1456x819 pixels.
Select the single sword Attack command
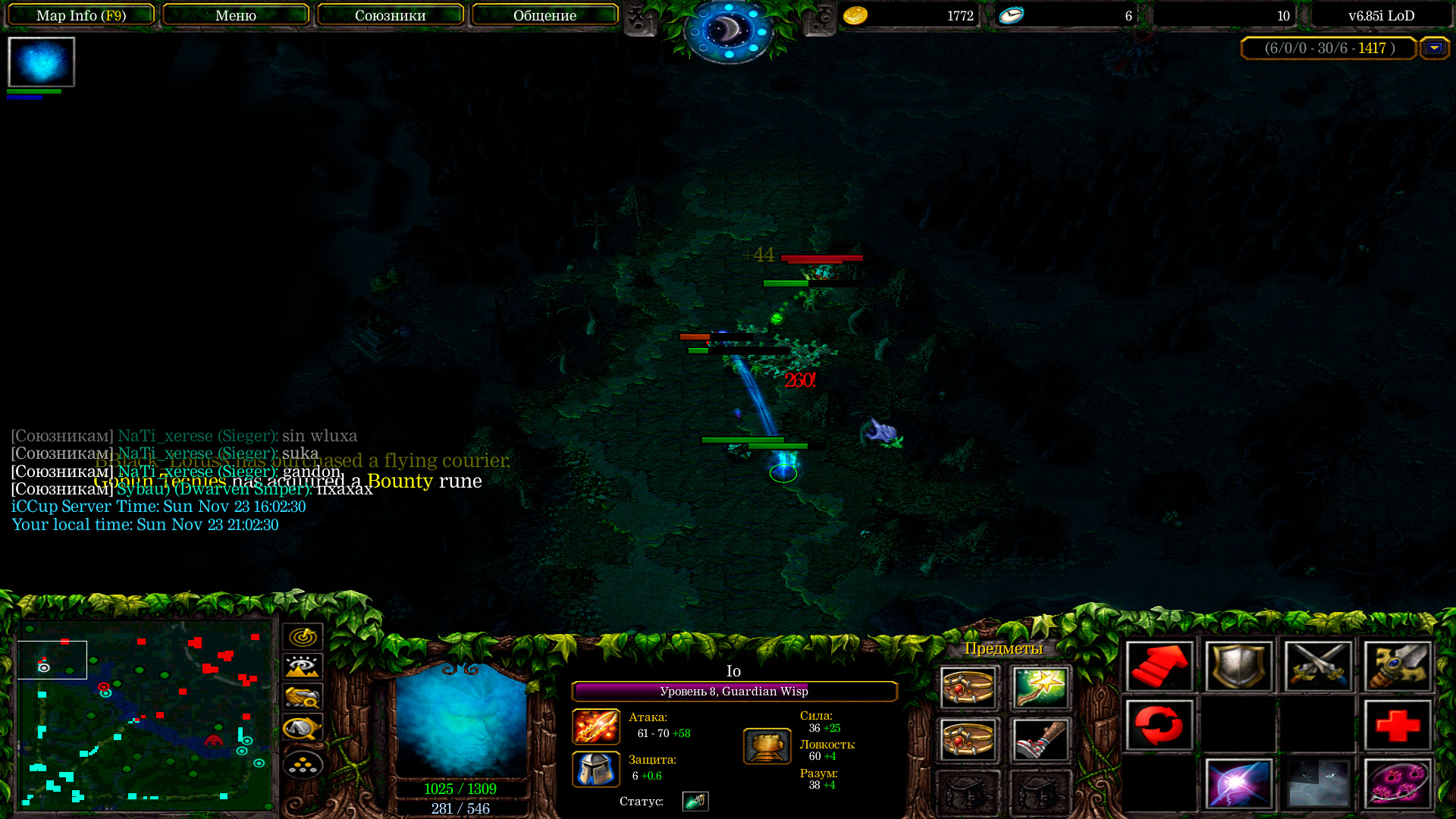[1398, 667]
